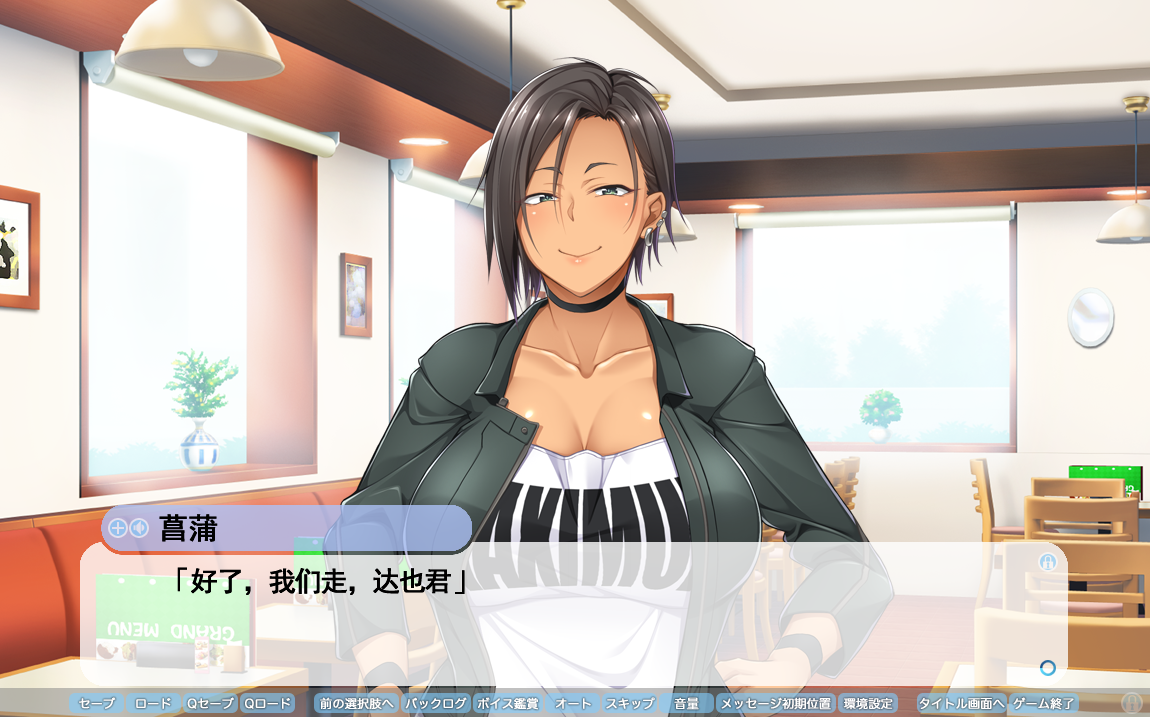Open 環境設定 configuration settings

[x=868, y=704]
